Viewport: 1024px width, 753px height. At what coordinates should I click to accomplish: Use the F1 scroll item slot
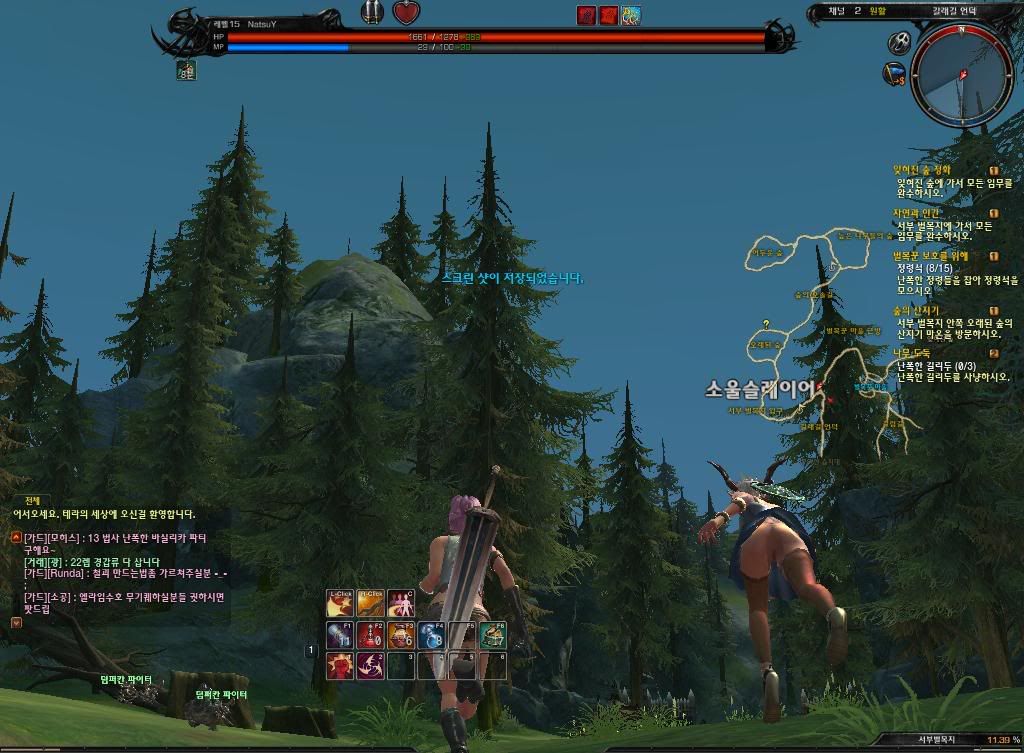pyautogui.click(x=339, y=635)
